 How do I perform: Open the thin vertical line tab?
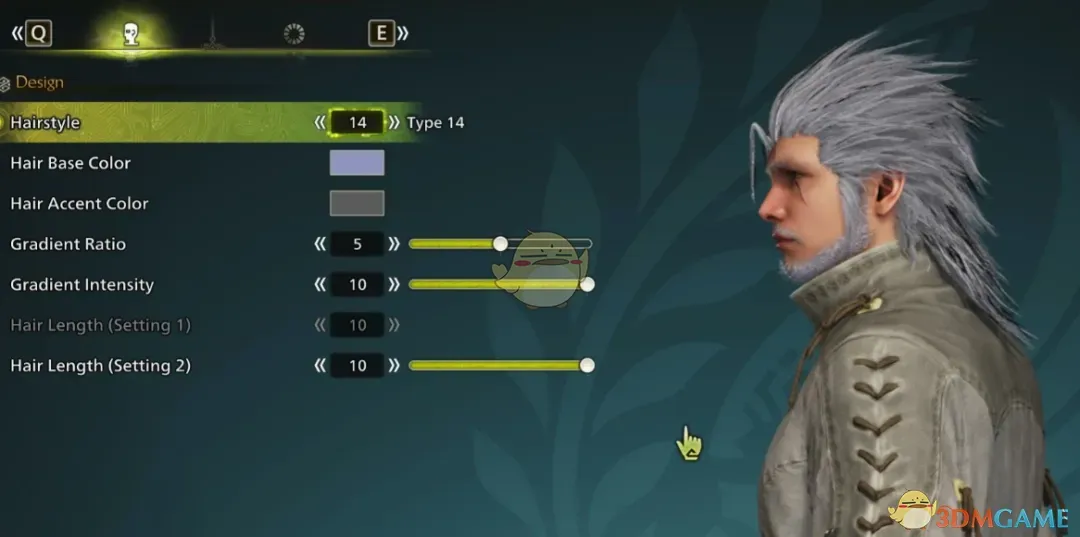[x=212, y=35]
